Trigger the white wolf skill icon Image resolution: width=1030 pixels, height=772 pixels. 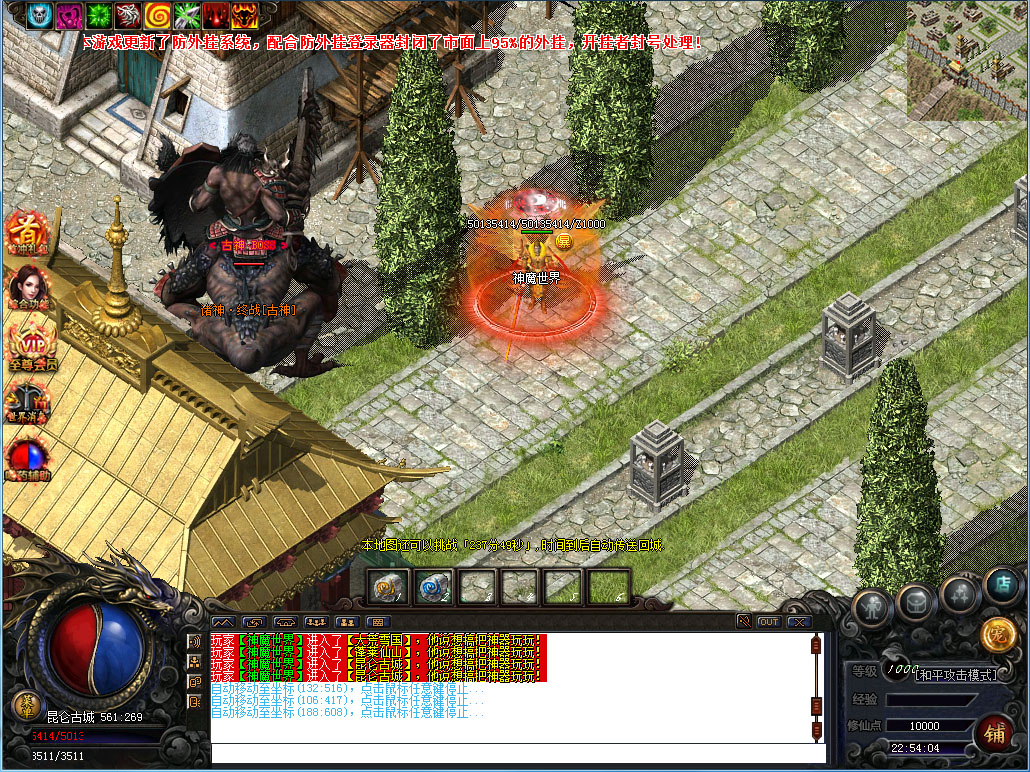click(127, 15)
